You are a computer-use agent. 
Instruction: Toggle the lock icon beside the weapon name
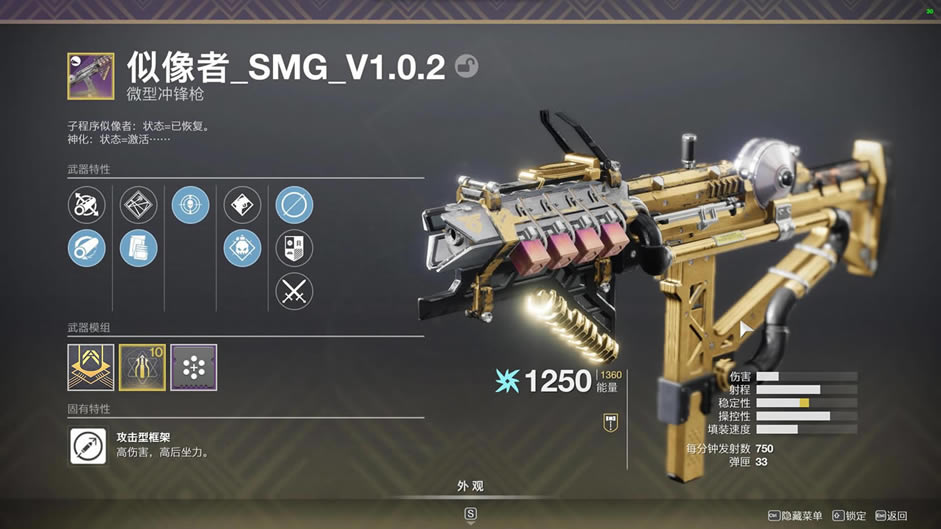click(x=466, y=66)
